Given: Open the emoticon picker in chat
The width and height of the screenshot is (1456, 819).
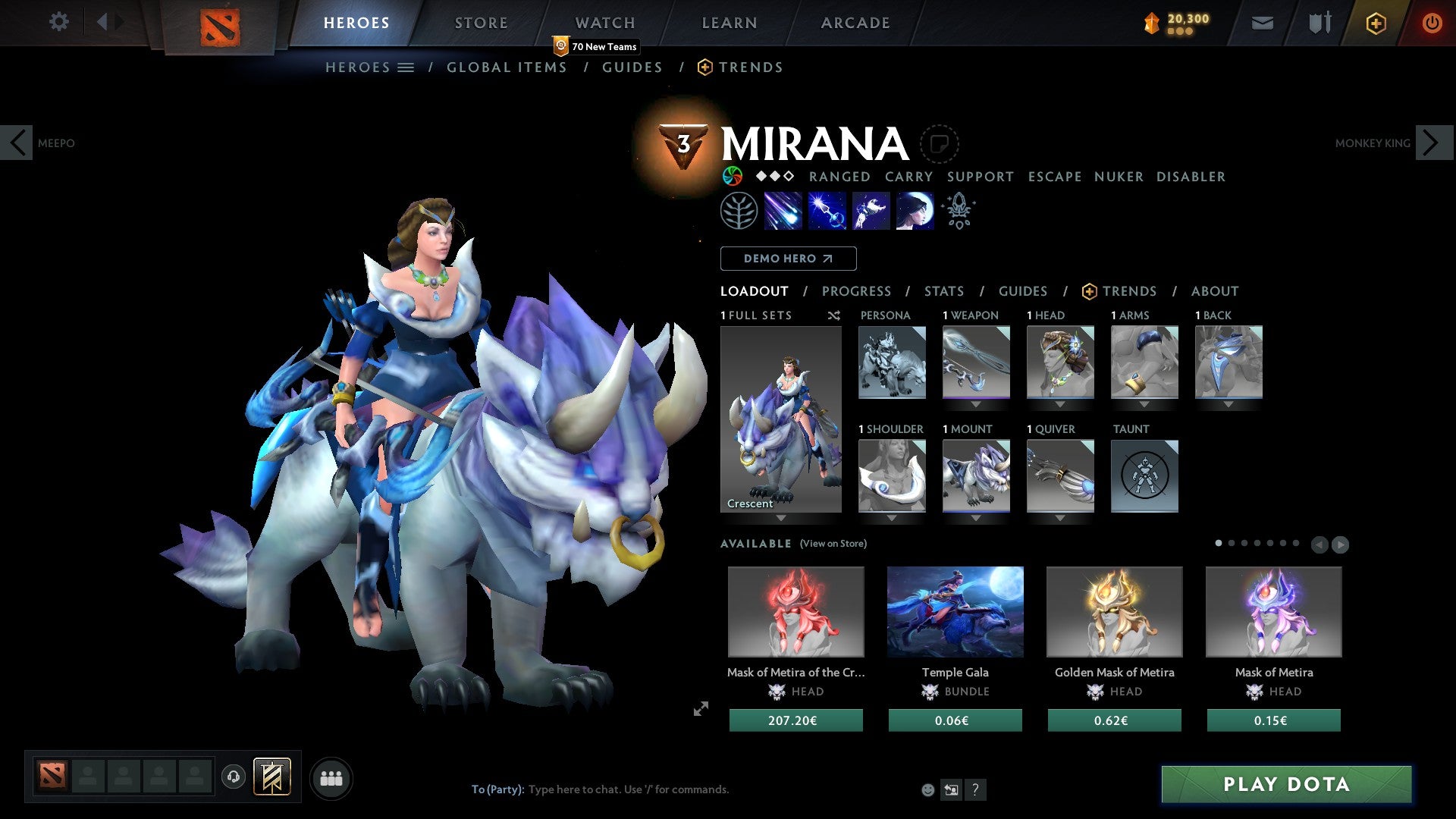Looking at the screenshot, I should coord(927,789).
